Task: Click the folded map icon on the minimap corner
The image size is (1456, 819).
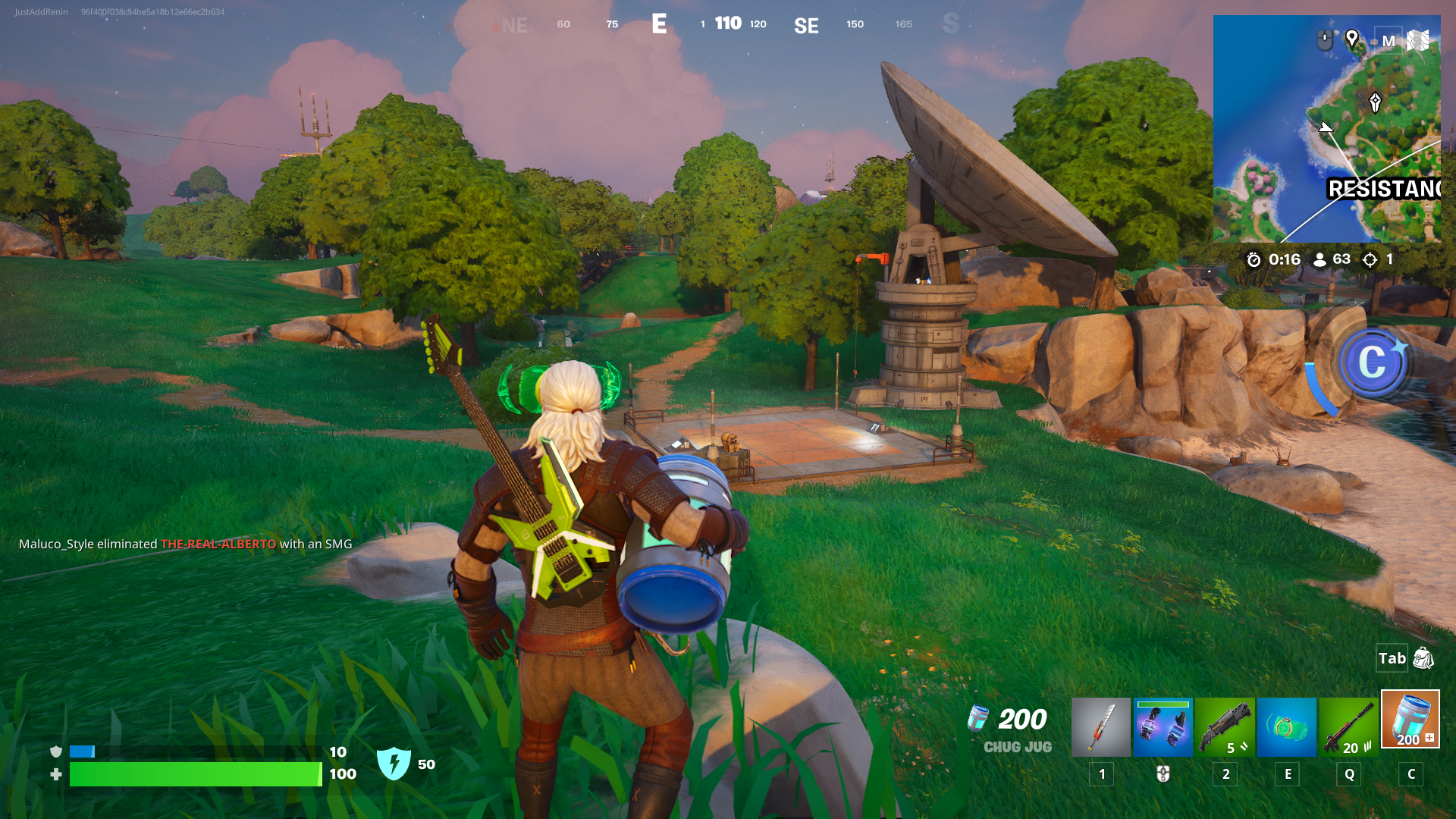Action: (x=1417, y=42)
